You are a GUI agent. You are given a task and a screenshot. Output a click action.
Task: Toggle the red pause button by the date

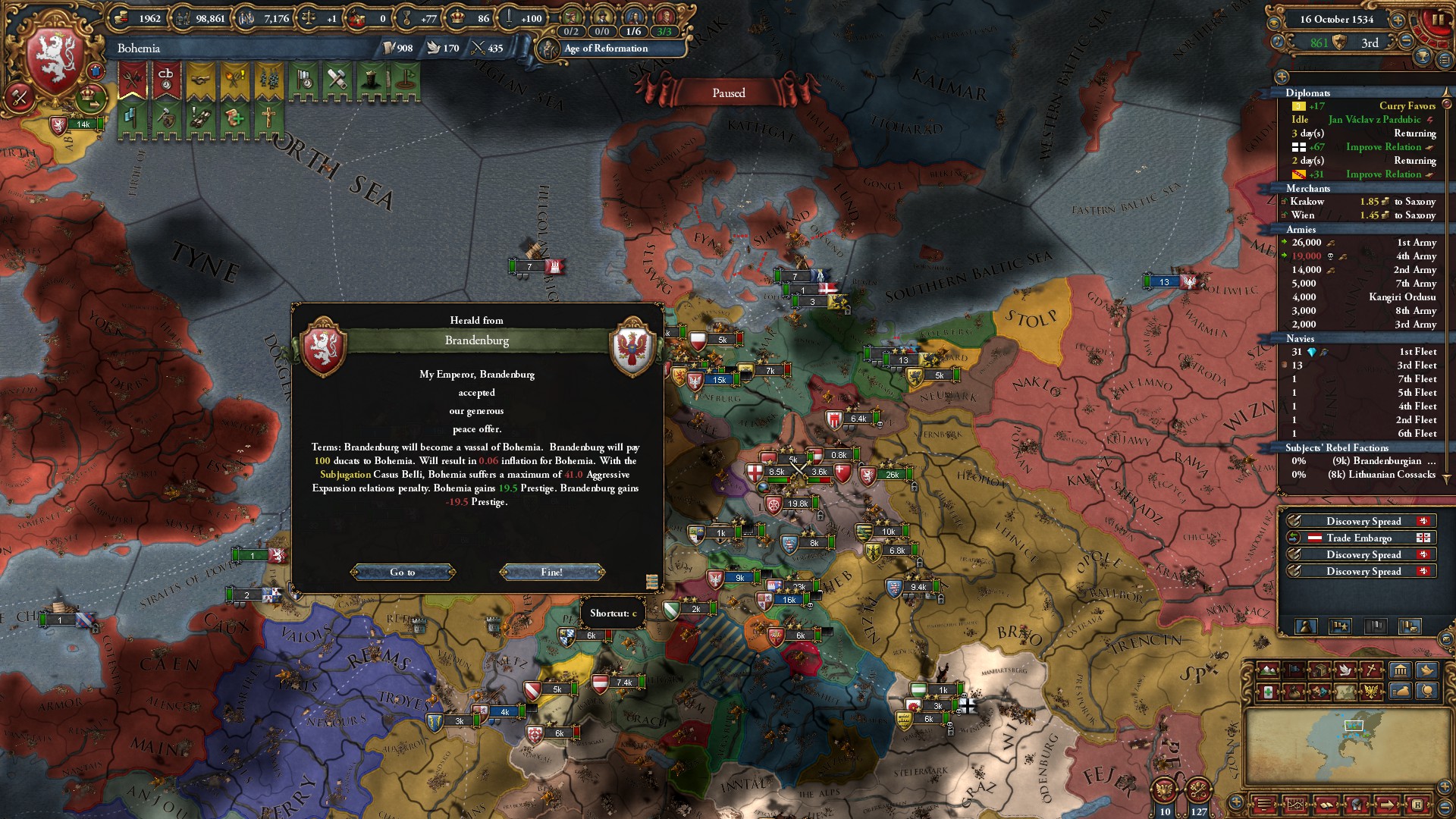point(1436,18)
